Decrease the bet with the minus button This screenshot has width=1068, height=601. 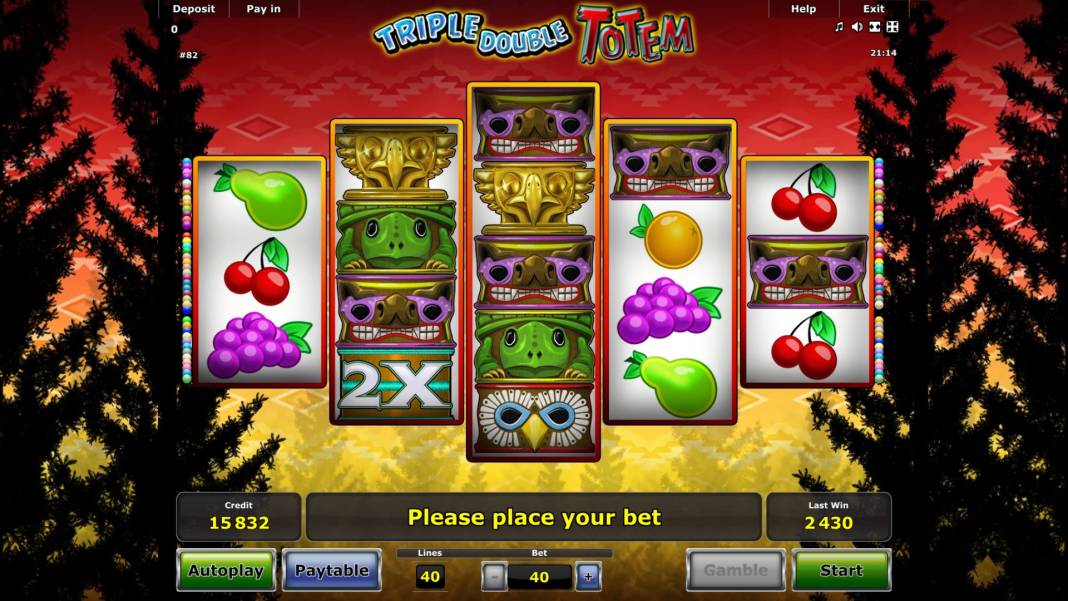point(494,576)
